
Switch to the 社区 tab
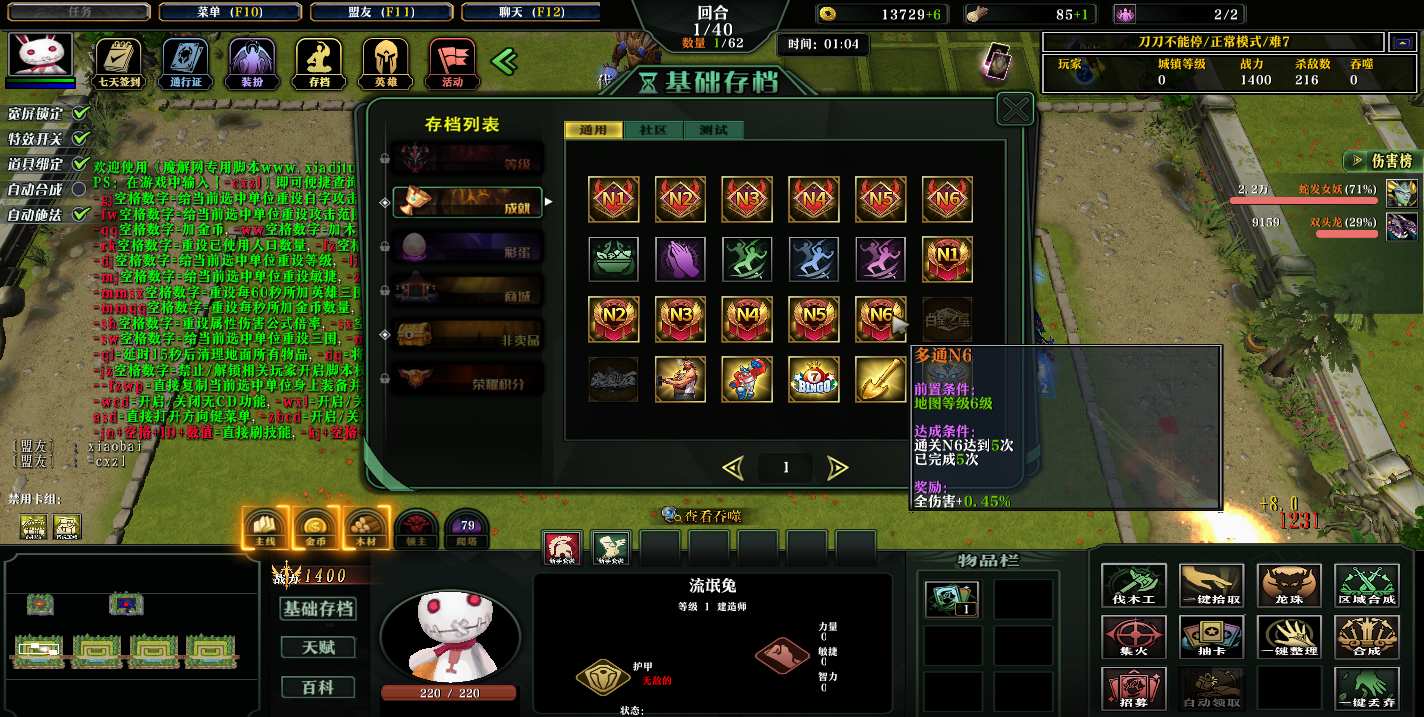click(653, 130)
